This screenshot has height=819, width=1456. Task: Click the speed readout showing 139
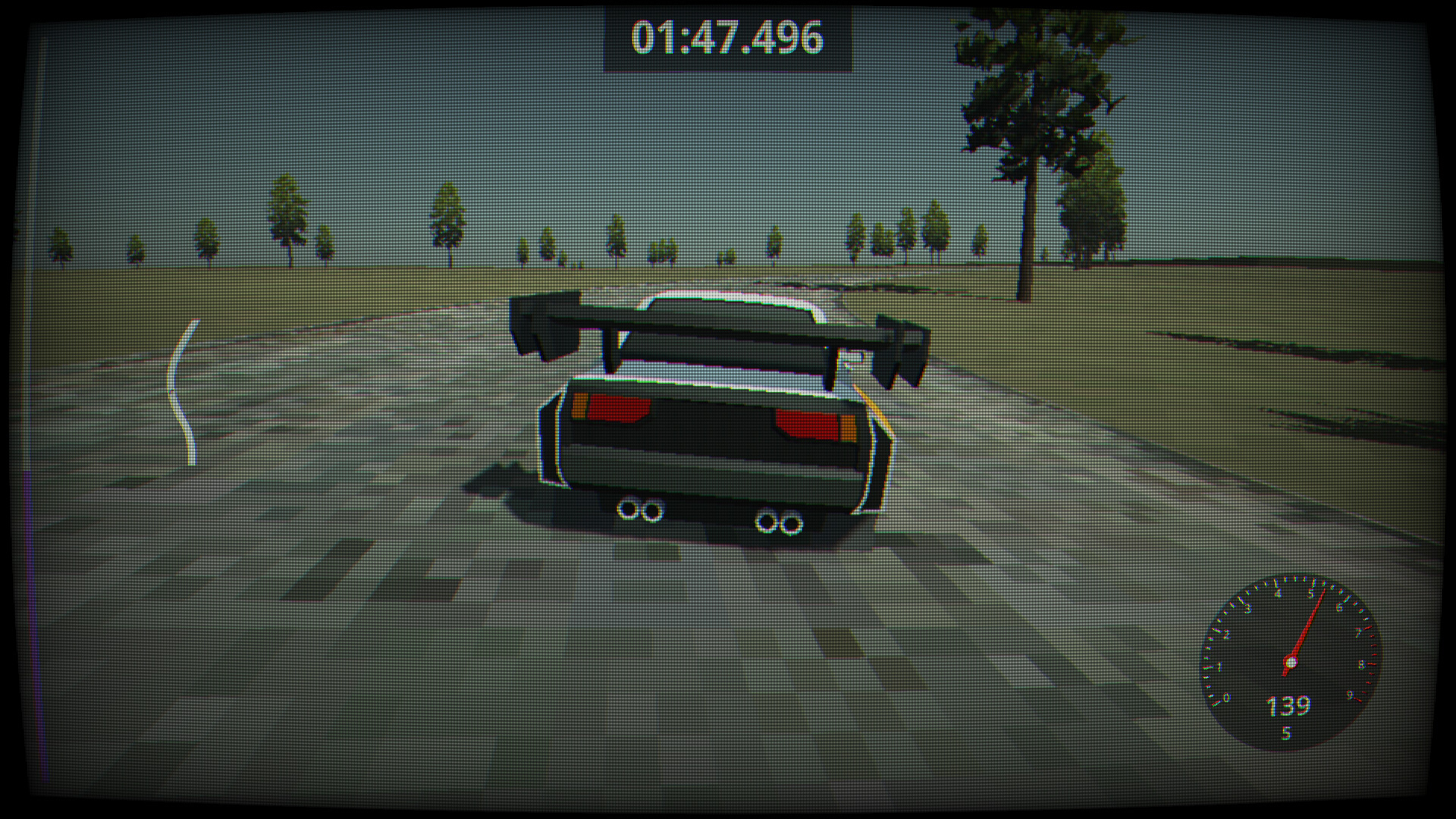point(1288,706)
